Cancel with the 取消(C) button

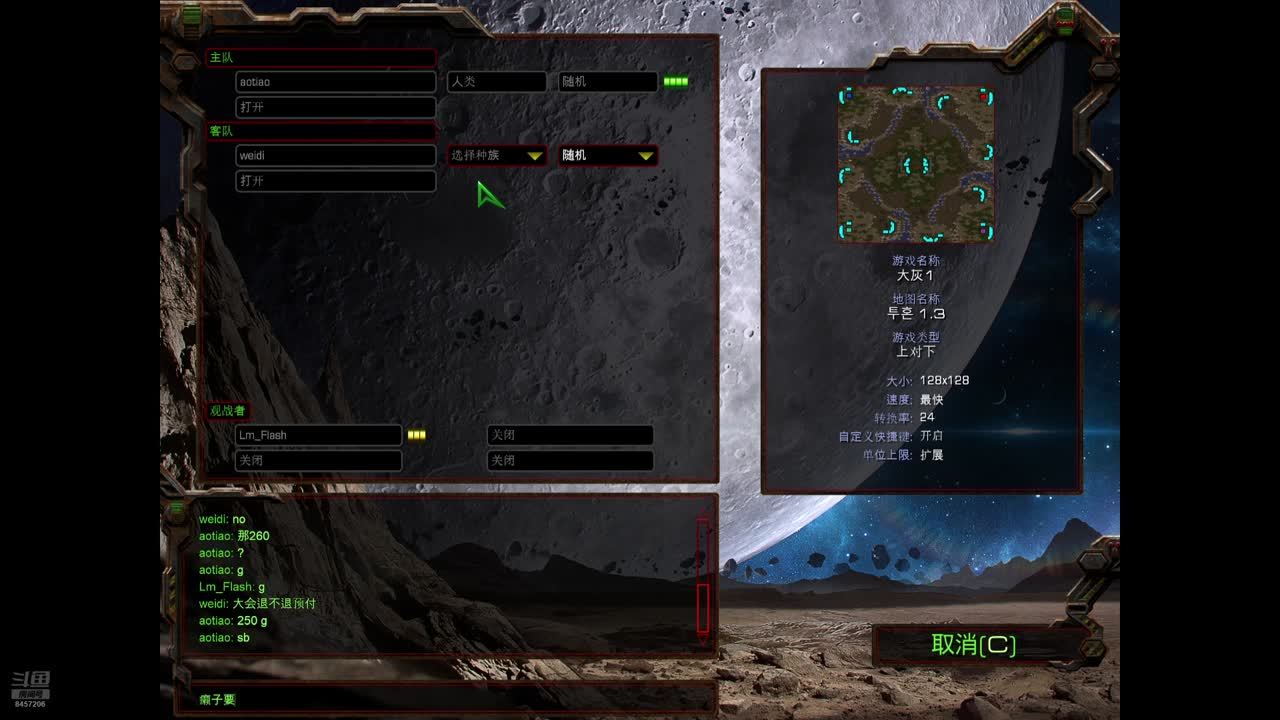(973, 645)
